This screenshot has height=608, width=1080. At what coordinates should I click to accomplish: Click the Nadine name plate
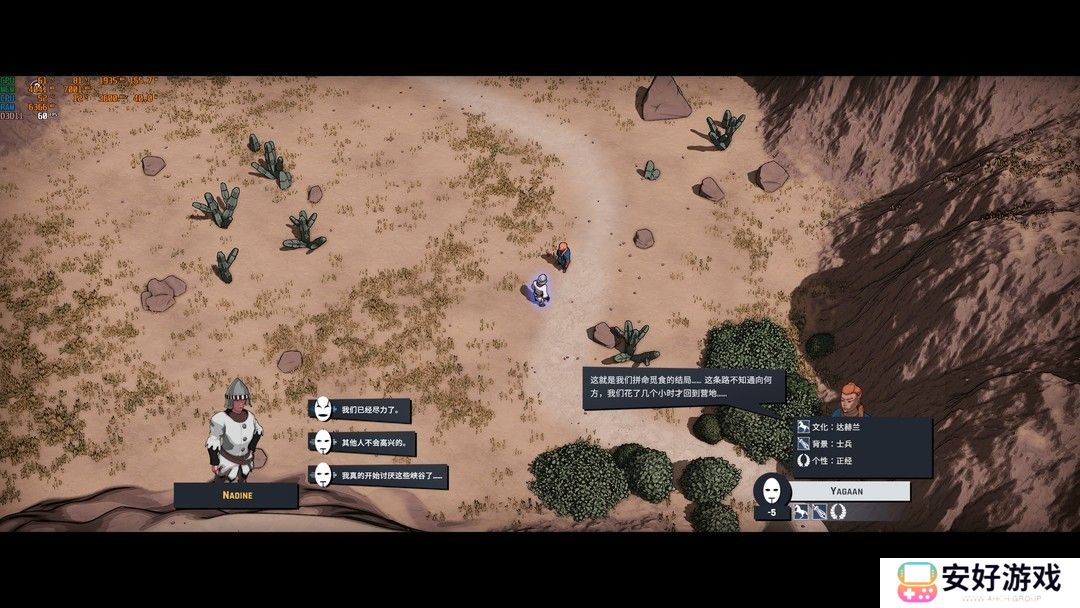[x=236, y=494]
